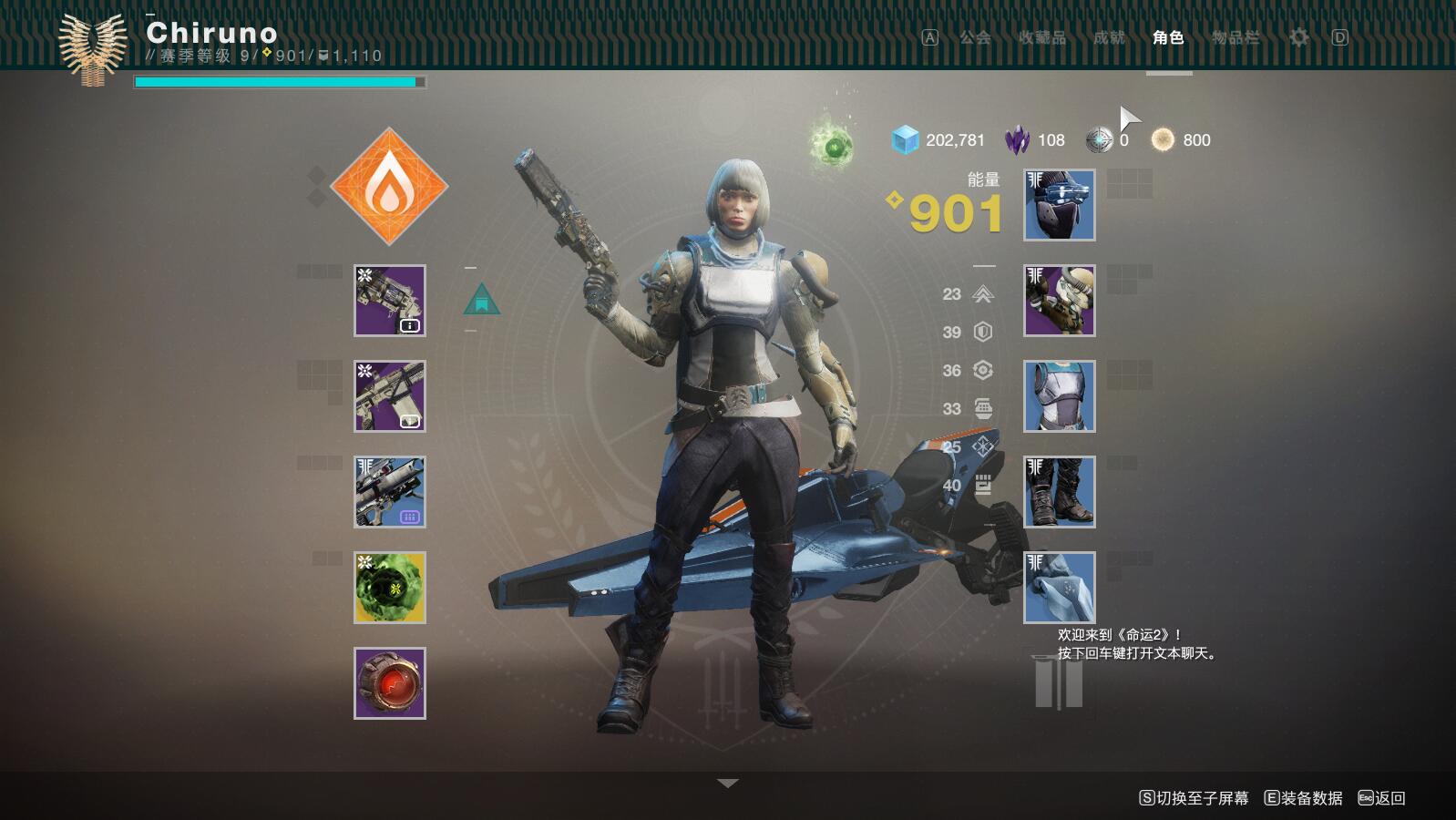The height and width of the screenshot is (820, 1456).
Task: Click the winged emblem beside Chiruno
Action: pos(92,48)
